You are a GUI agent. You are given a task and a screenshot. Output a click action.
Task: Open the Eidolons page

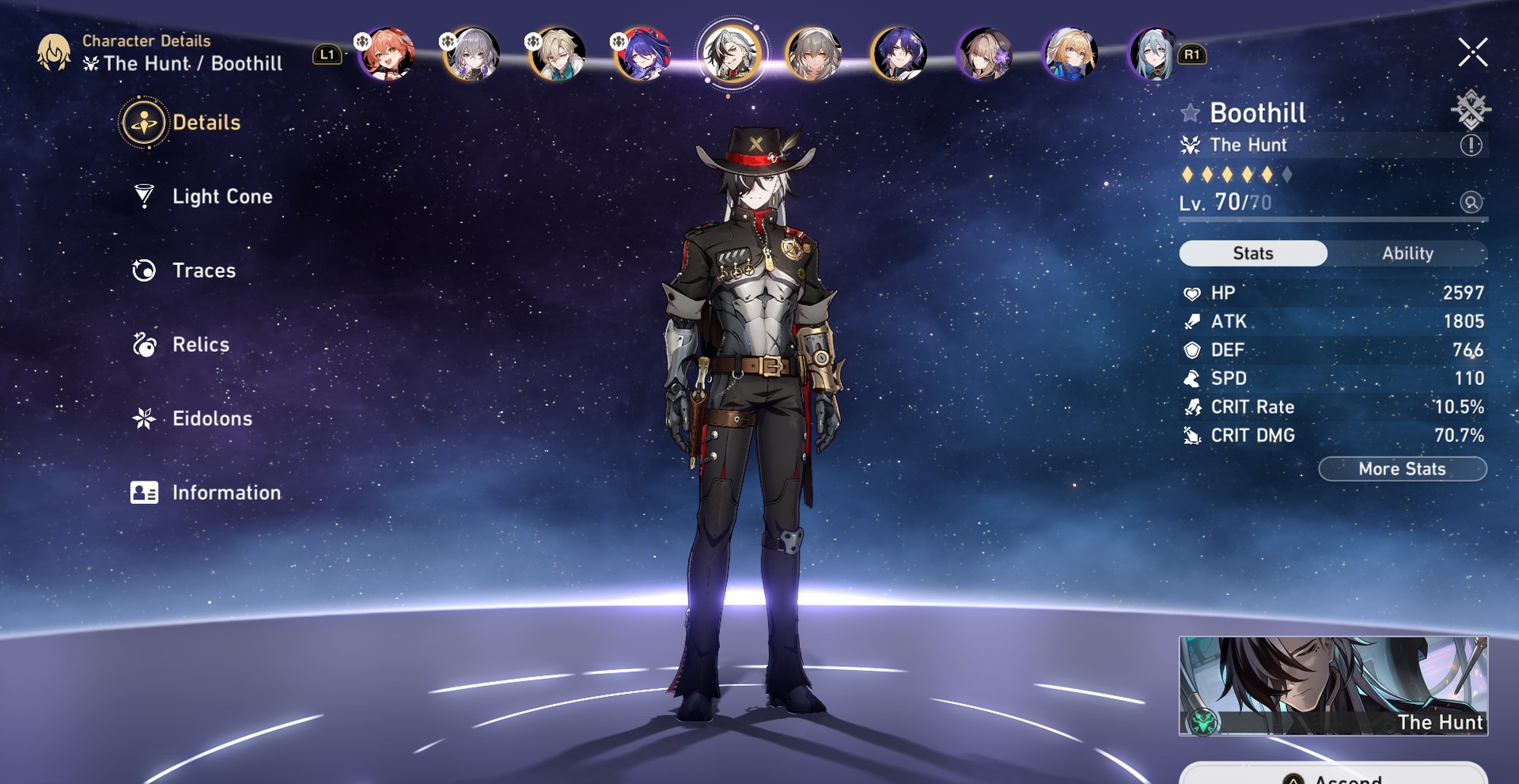point(211,419)
